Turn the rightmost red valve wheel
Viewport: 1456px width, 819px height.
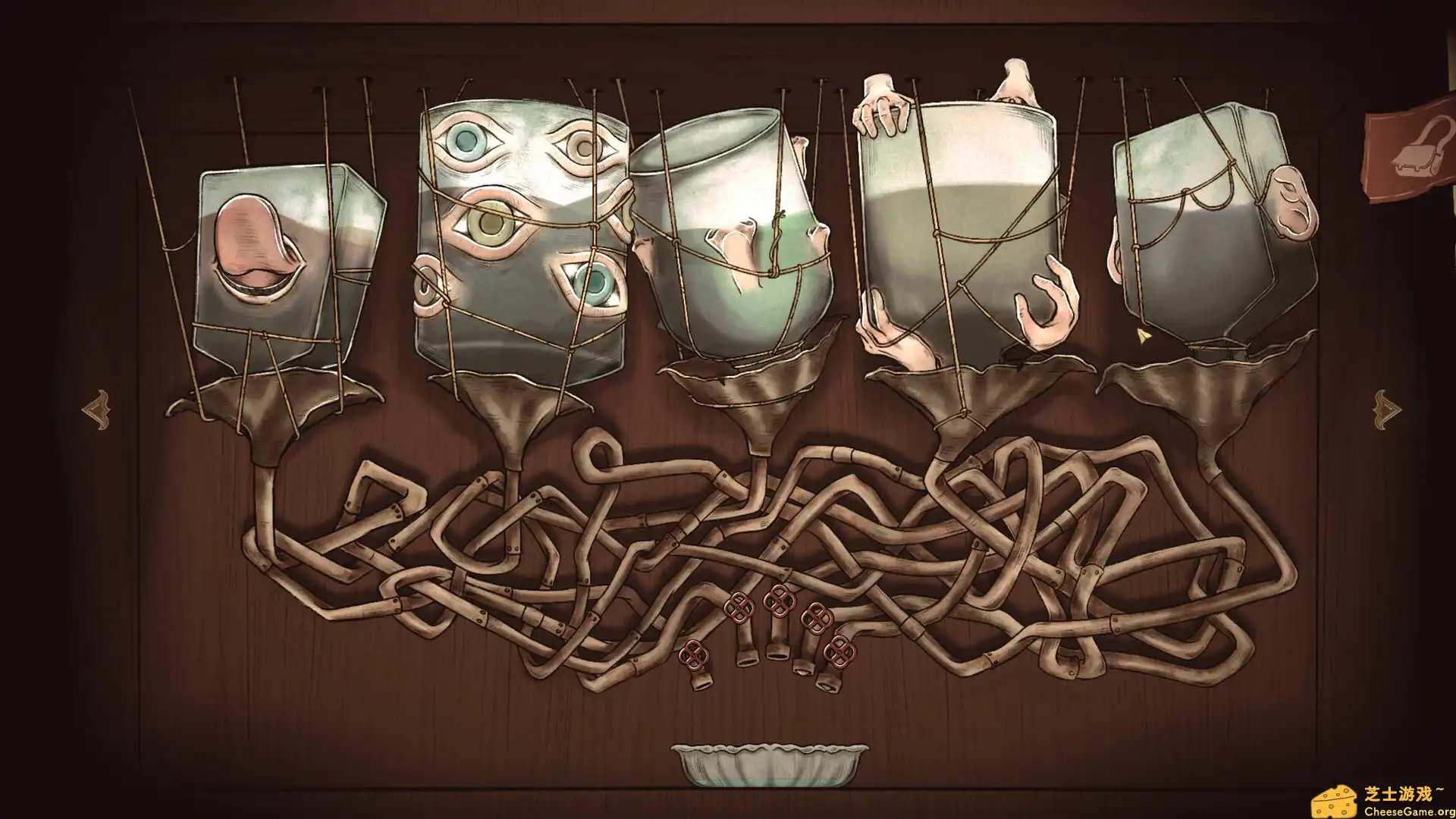click(839, 652)
